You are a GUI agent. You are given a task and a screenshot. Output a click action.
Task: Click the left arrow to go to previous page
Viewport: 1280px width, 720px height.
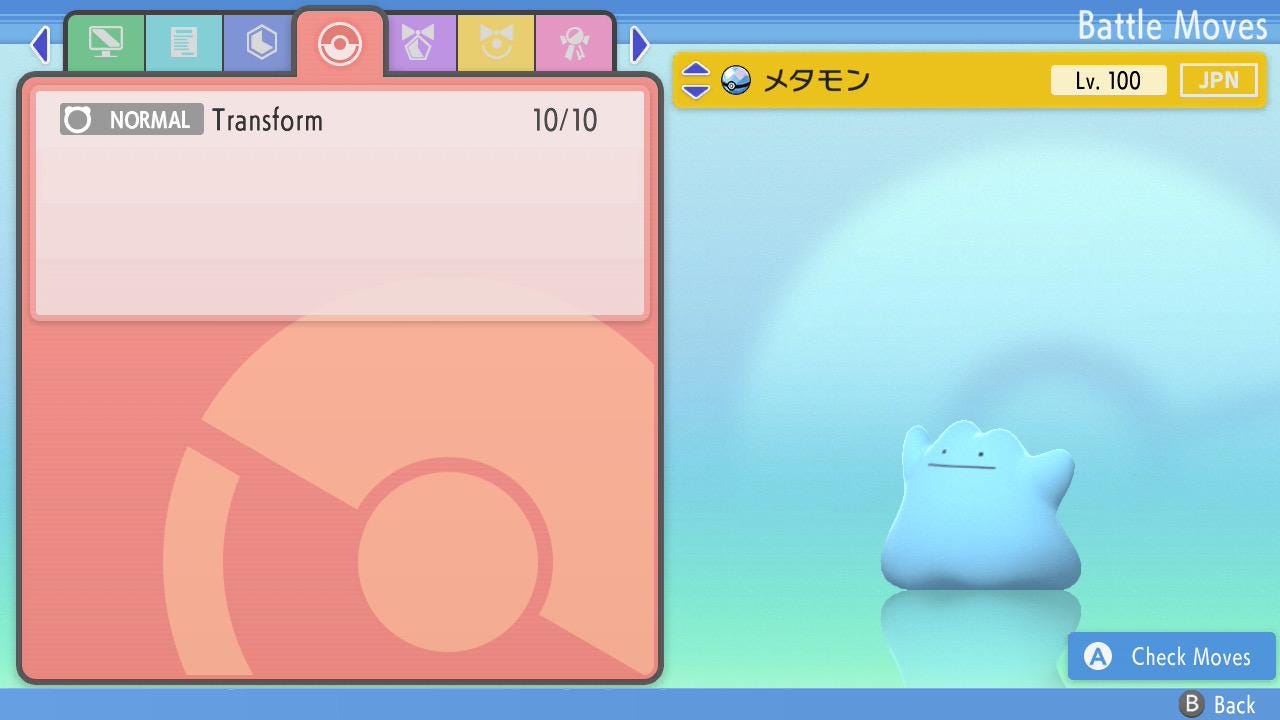click(x=40, y=44)
